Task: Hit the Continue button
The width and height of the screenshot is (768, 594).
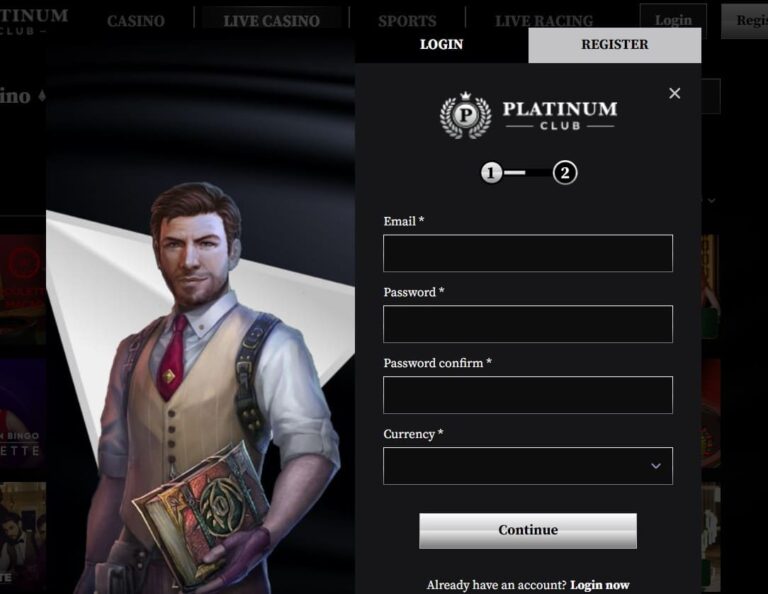Action: (x=527, y=530)
